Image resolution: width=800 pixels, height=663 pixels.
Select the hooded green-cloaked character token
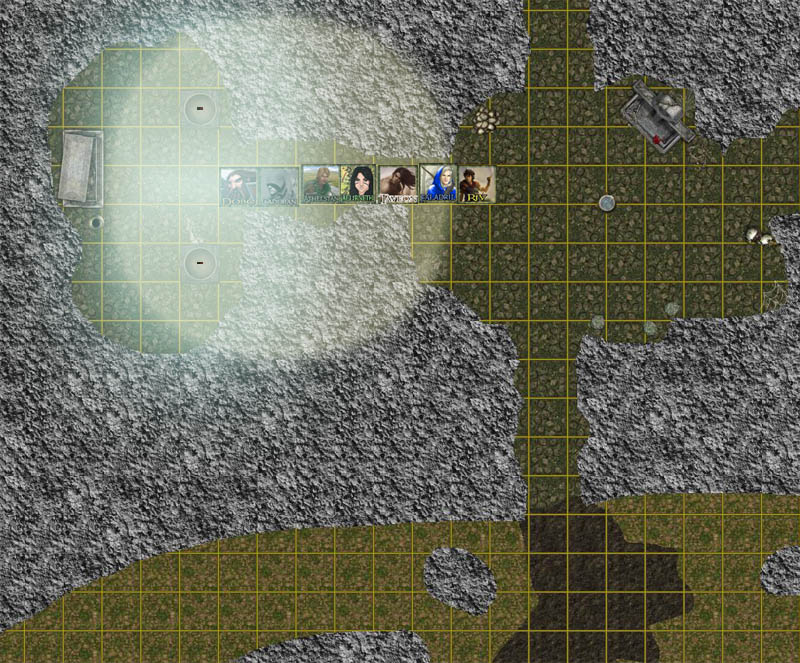[278, 186]
